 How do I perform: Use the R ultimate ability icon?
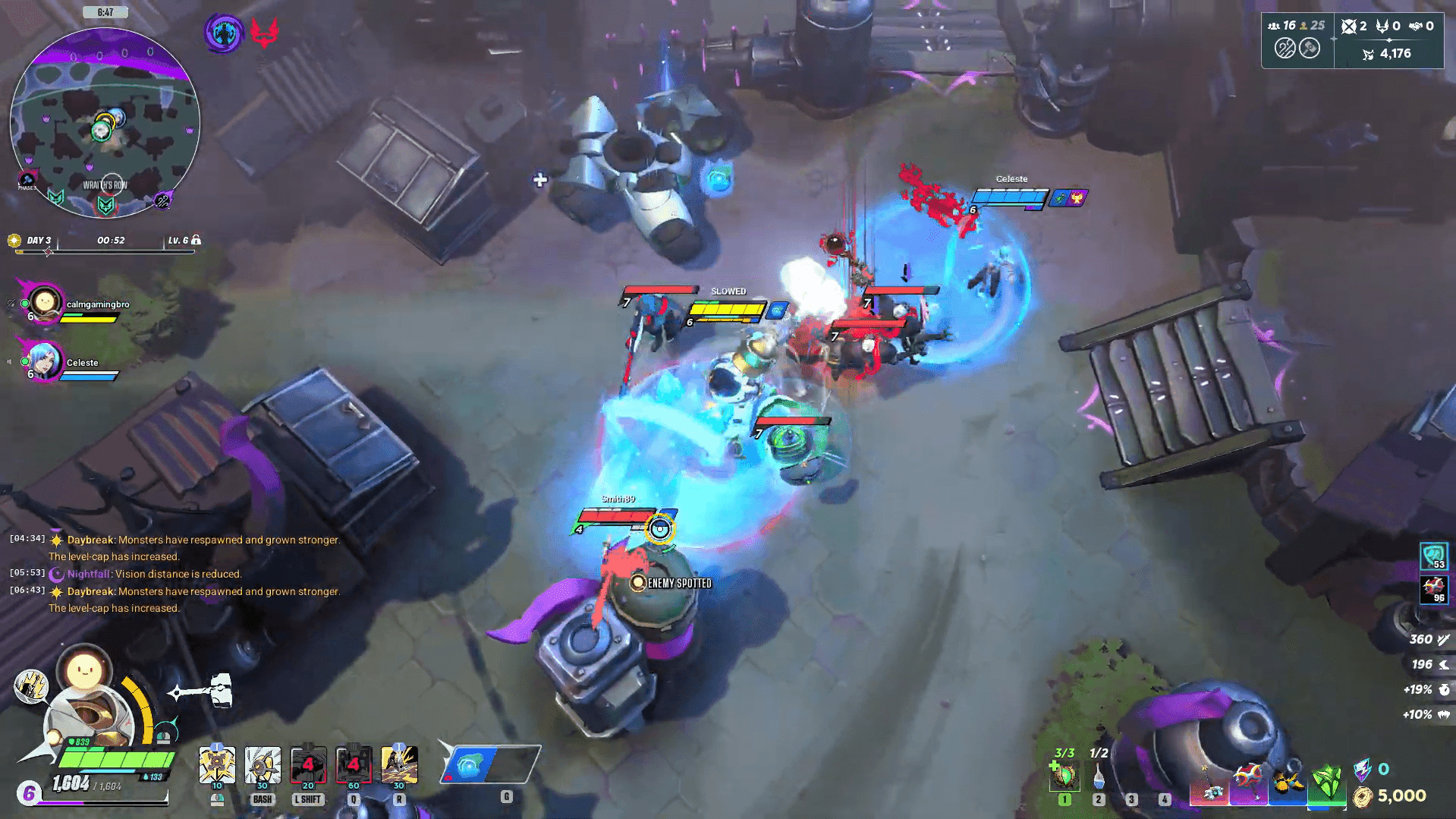pyautogui.click(x=399, y=765)
